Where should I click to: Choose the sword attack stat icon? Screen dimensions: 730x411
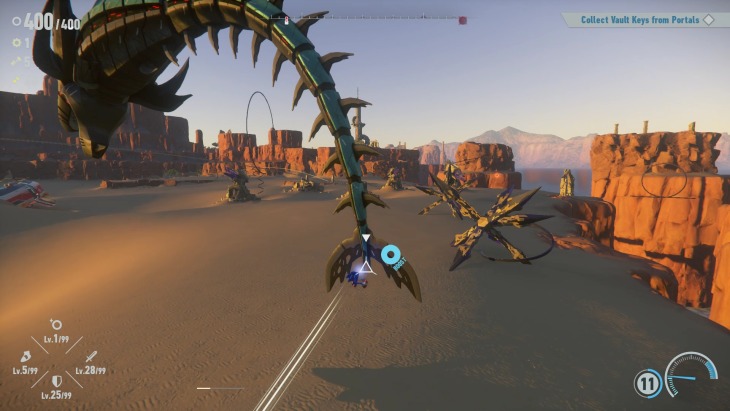click(x=90, y=356)
